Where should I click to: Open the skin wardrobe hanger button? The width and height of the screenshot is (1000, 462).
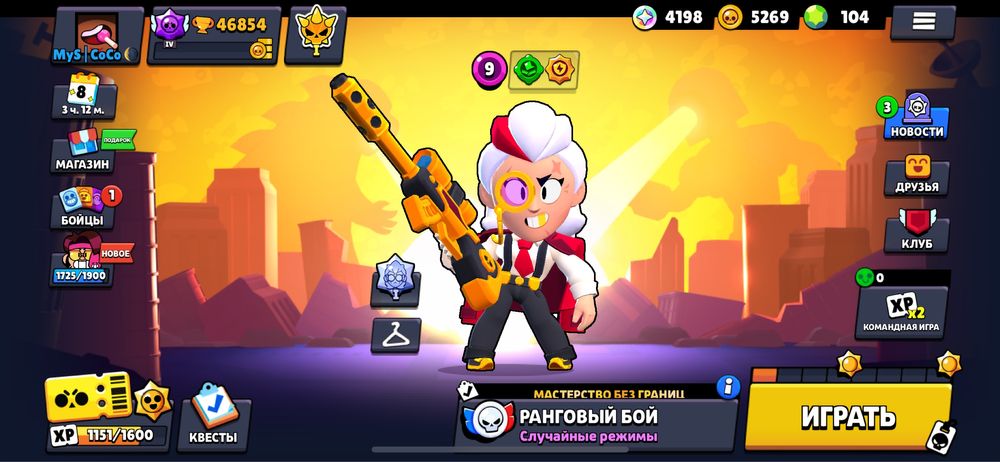[x=395, y=335]
